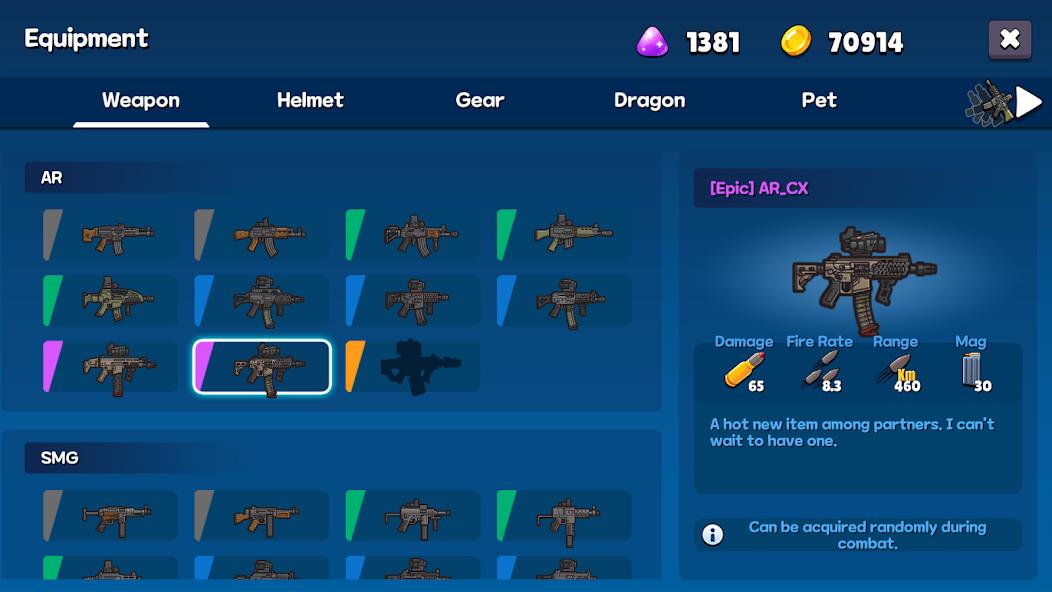Close the Equipment screen
The height and width of the screenshot is (592, 1052).
(1009, 40)
